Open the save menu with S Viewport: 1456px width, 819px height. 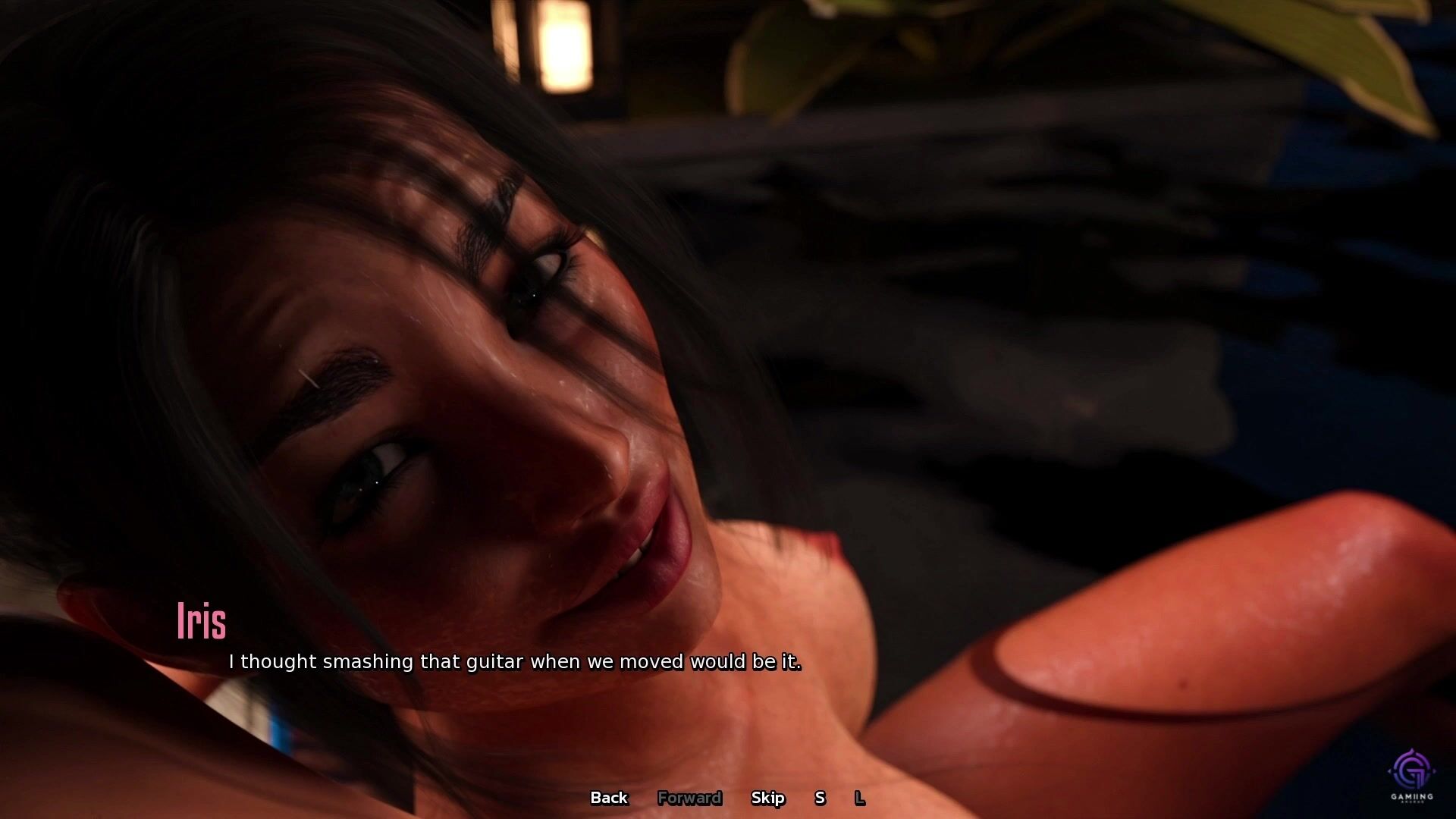(820, 798)
